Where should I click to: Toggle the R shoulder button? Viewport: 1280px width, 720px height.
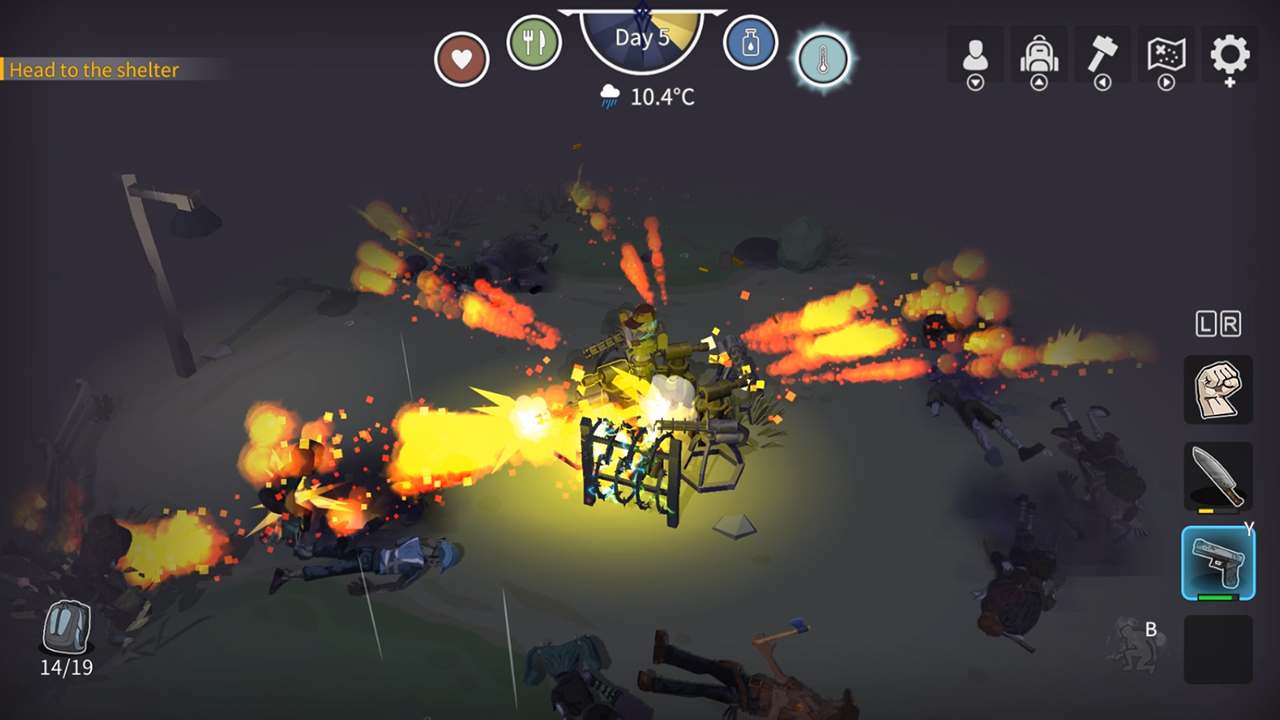point(1233,323)
